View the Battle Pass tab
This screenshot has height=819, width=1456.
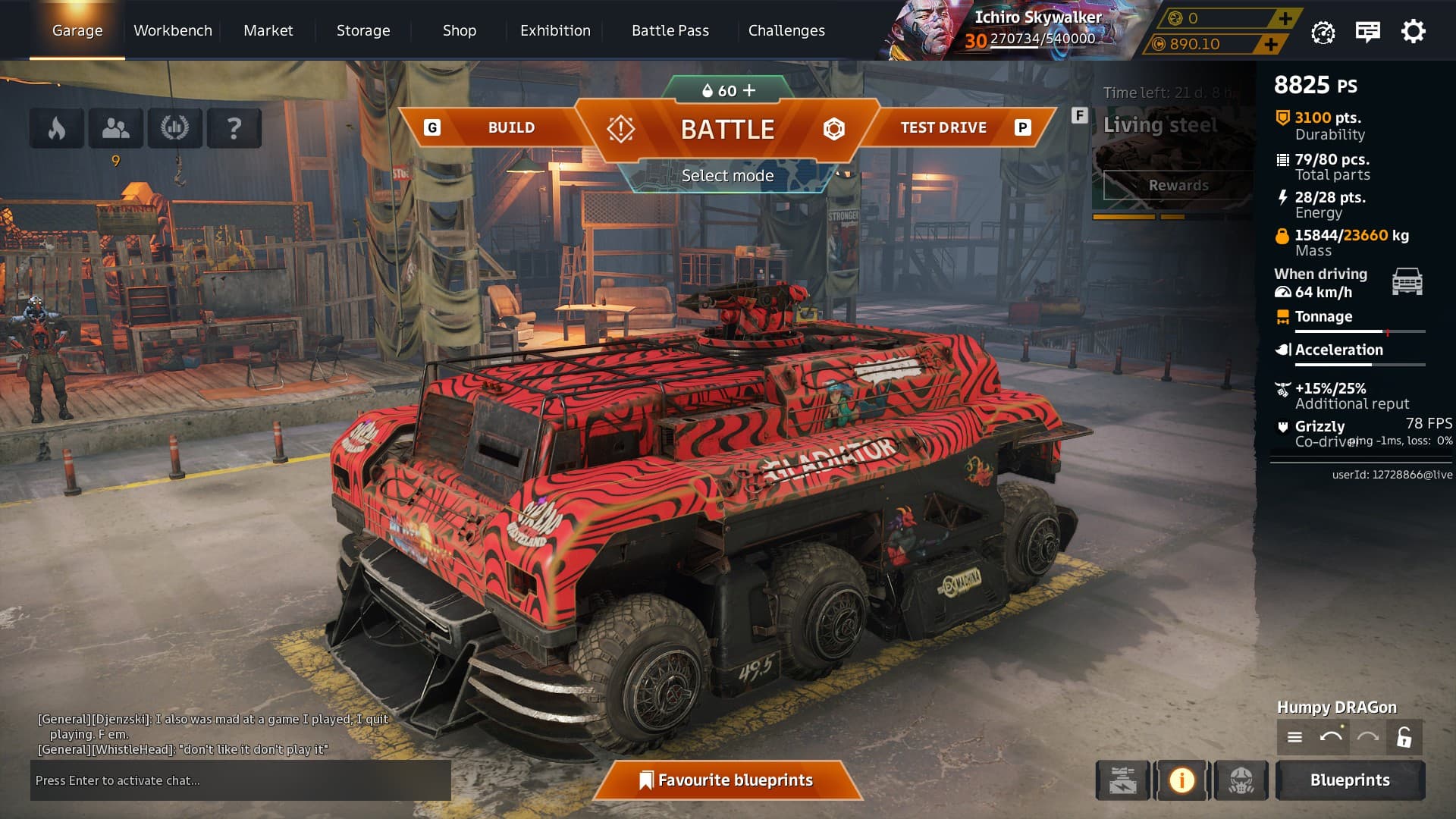point(670,30)
